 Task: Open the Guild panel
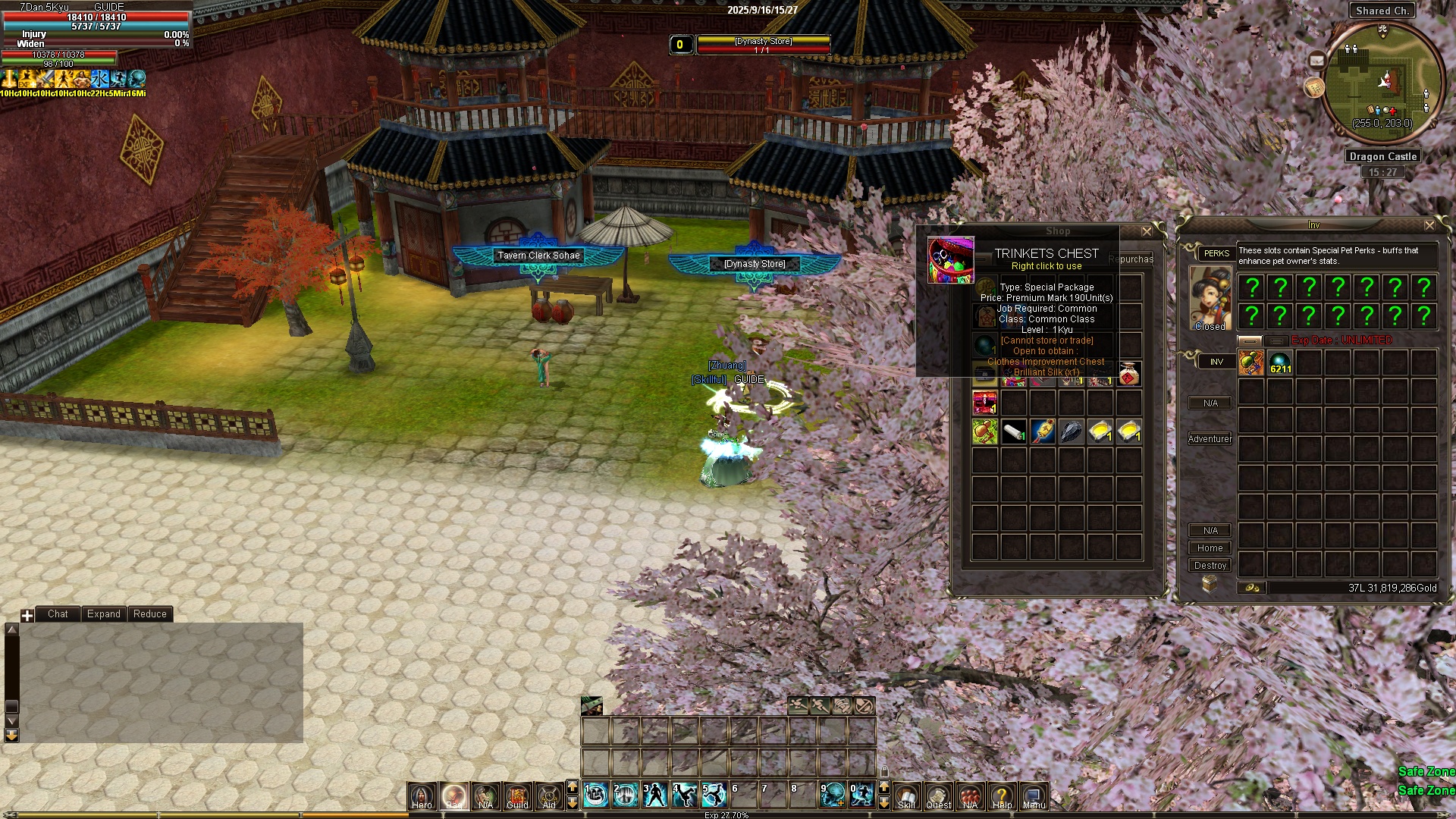tap(517, 795)
